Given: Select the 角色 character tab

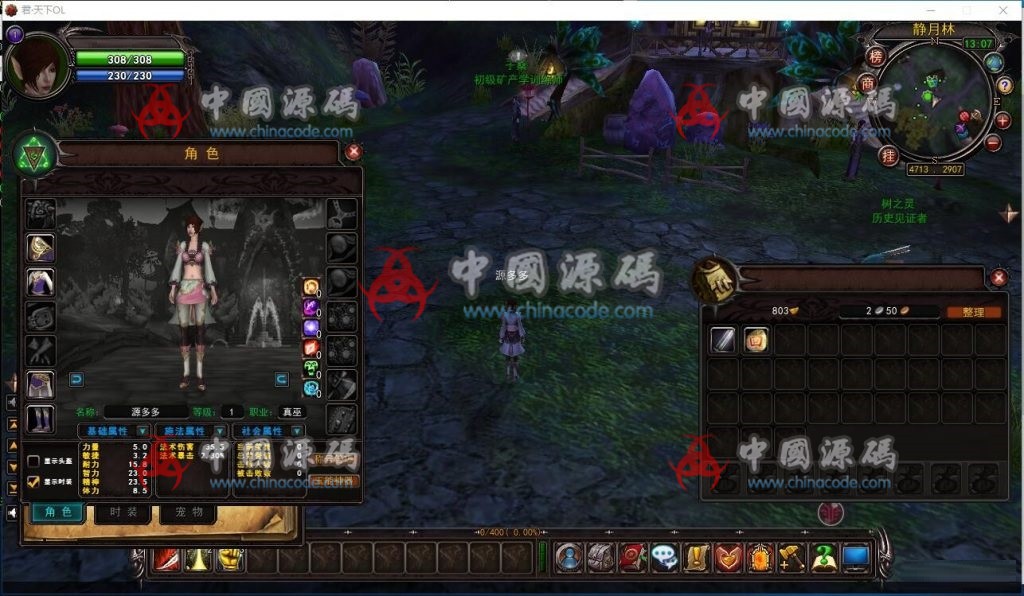Looking at the screenshot, I should (58, 513).
